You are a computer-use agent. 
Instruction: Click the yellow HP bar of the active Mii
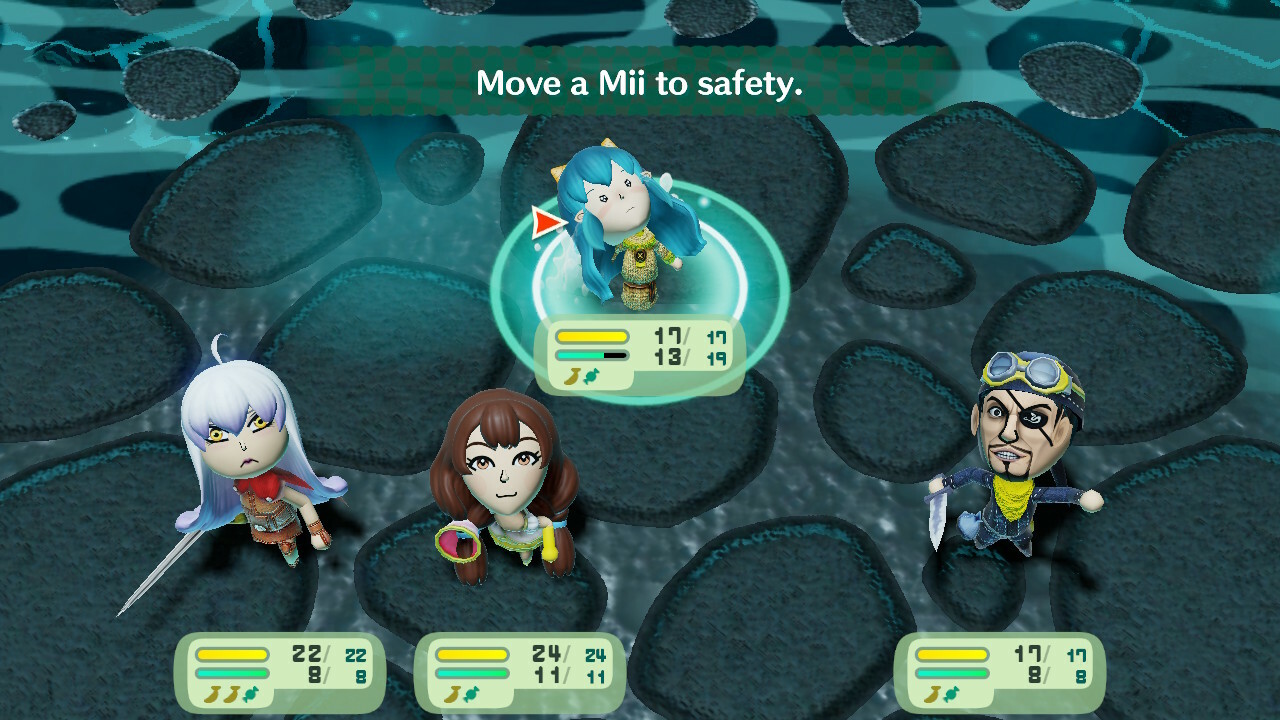pos(592,335)
